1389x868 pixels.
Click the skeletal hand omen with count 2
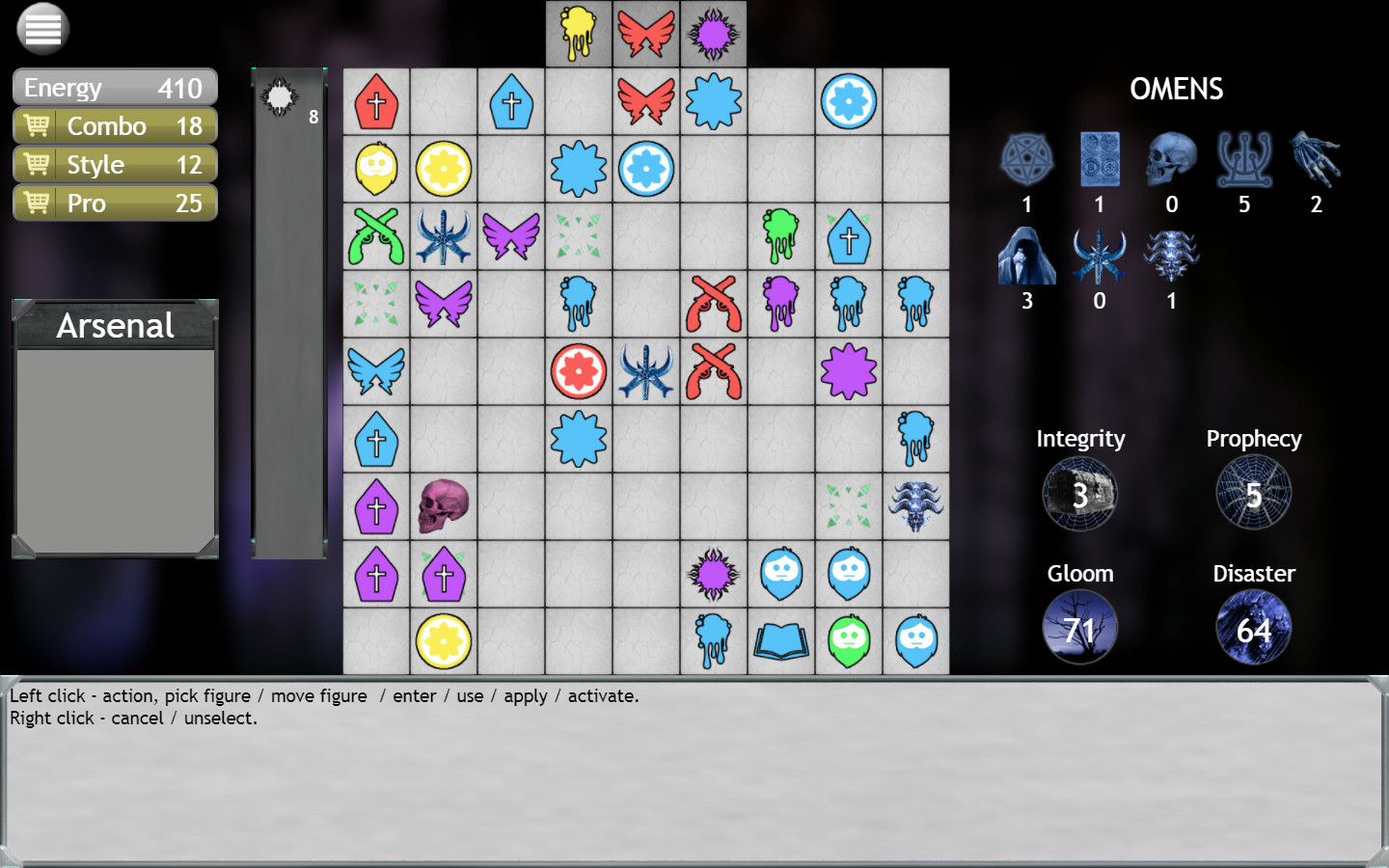(1316, 159)
